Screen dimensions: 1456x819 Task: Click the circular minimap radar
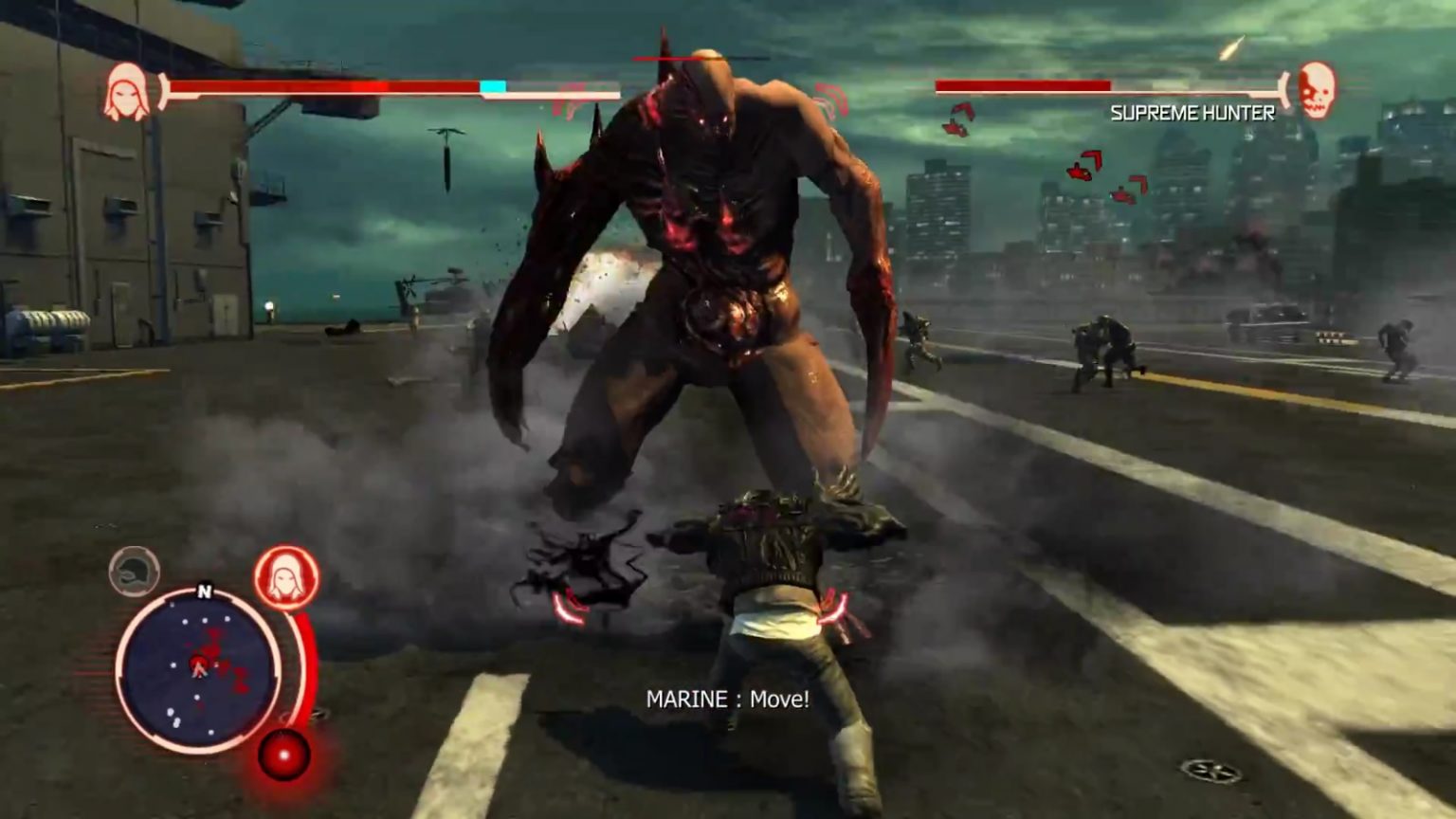click(x=198, y=669)
